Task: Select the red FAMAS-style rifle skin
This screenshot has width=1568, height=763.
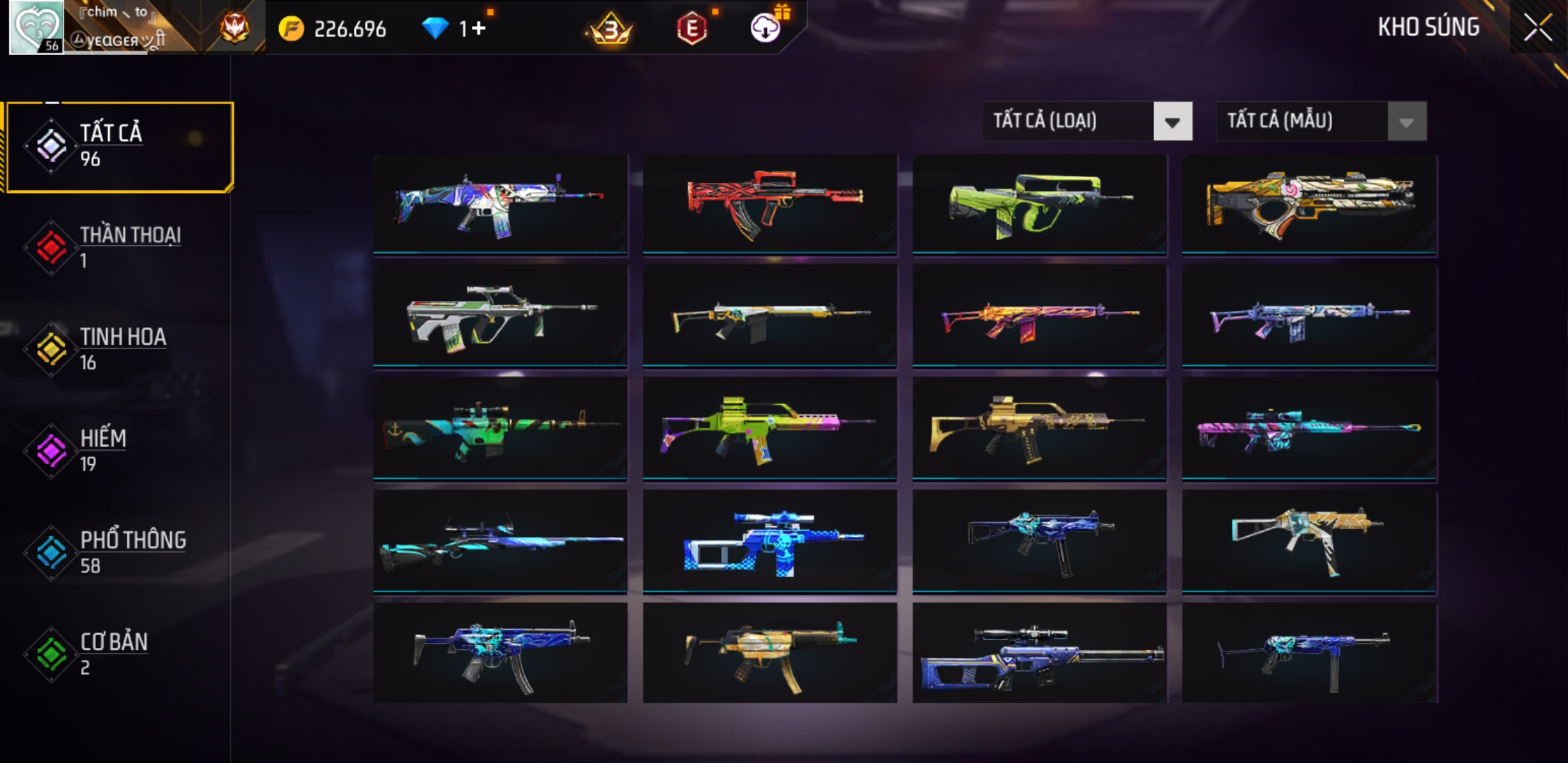Action: click(770, 203)
